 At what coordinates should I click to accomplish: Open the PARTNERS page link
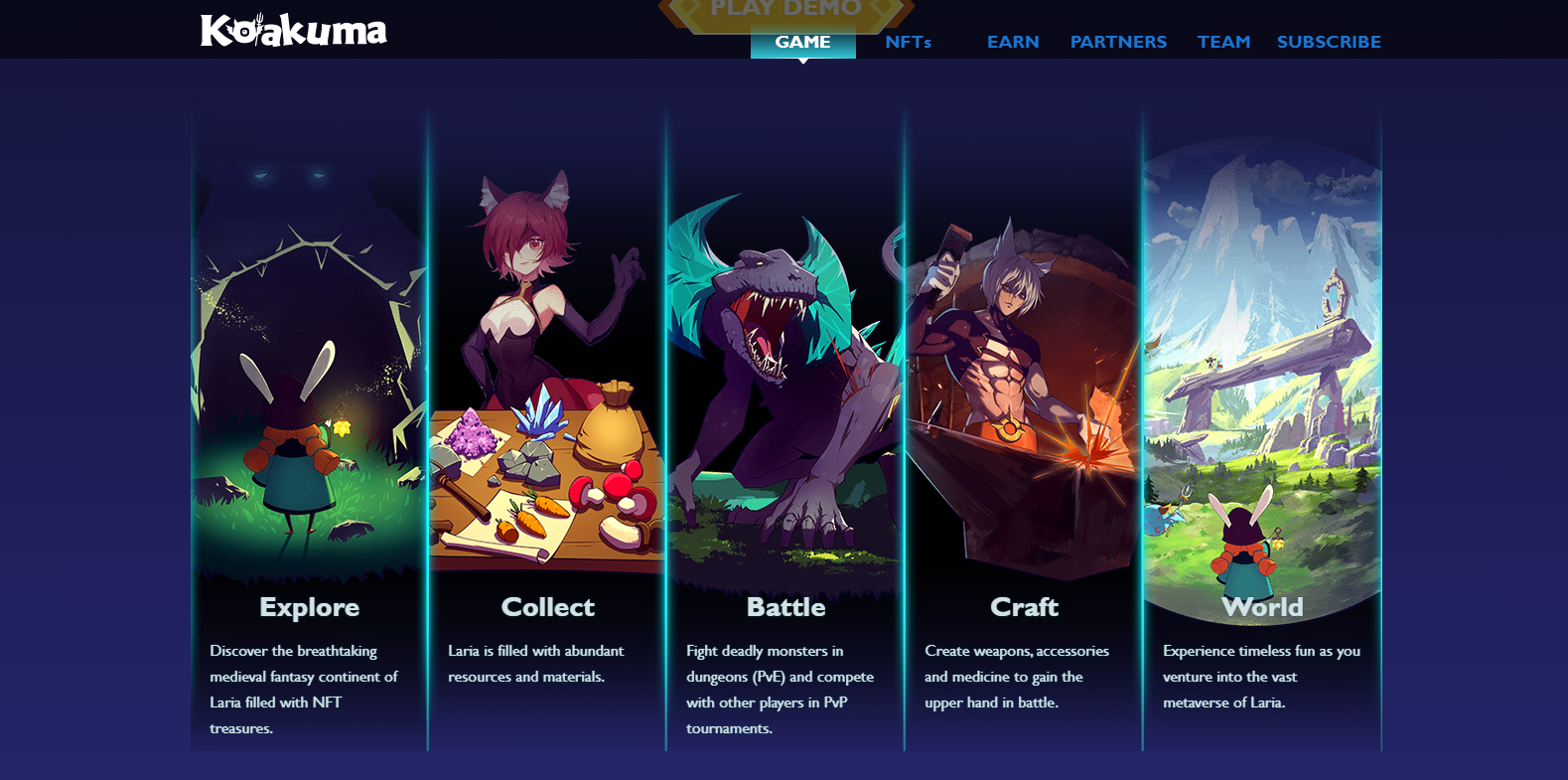(1118, 42)
